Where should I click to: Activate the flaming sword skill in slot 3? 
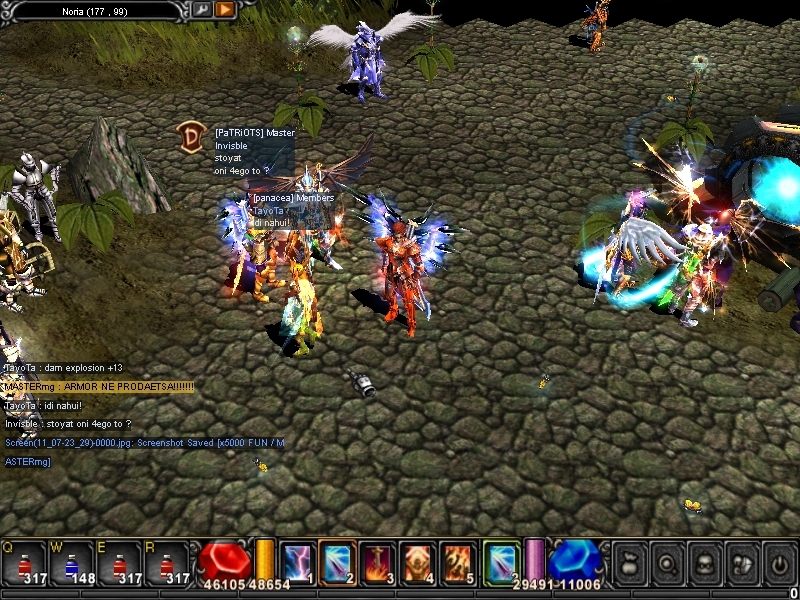click(377, 562)
